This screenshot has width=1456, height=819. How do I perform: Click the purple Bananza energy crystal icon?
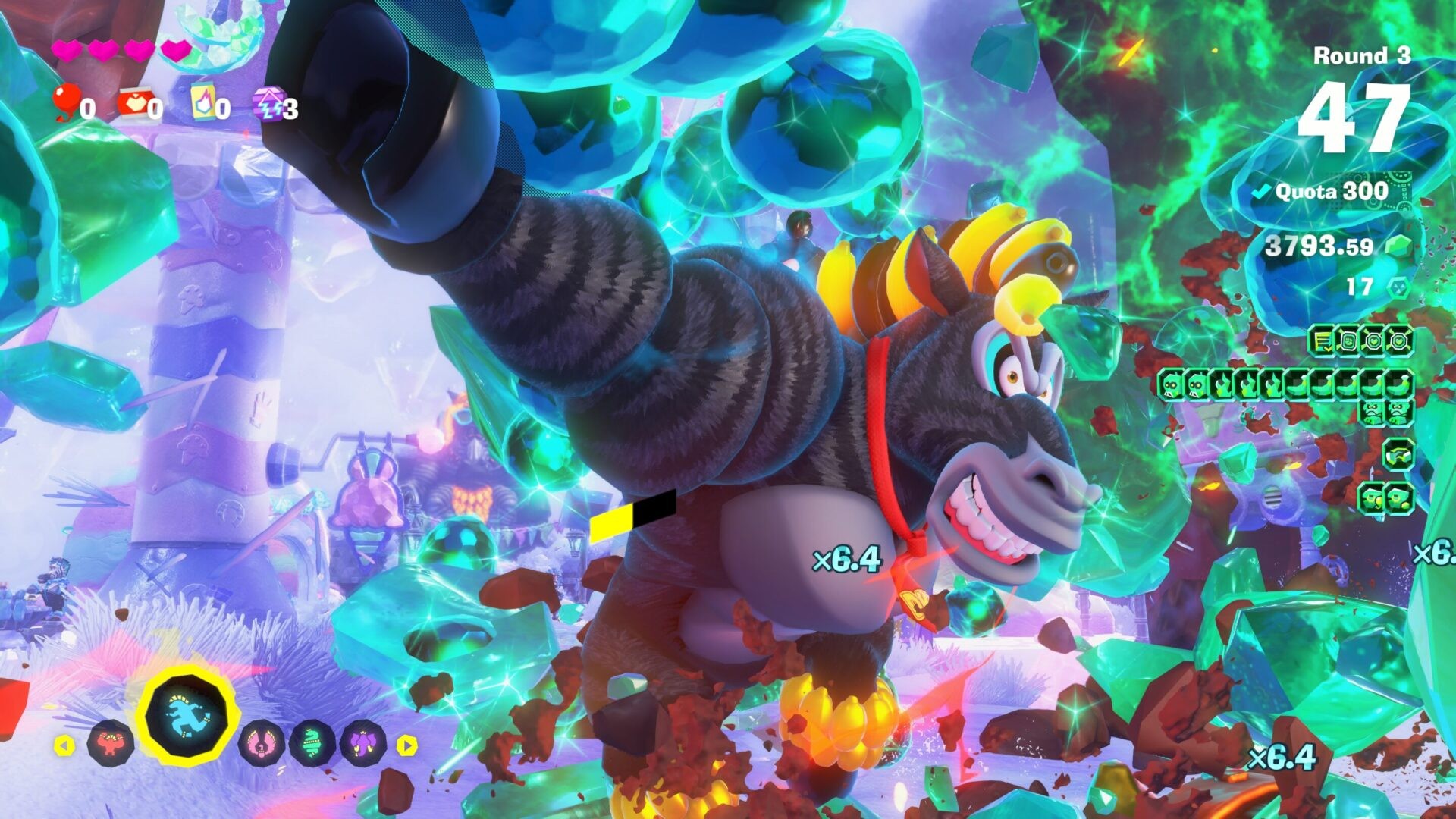268,101
